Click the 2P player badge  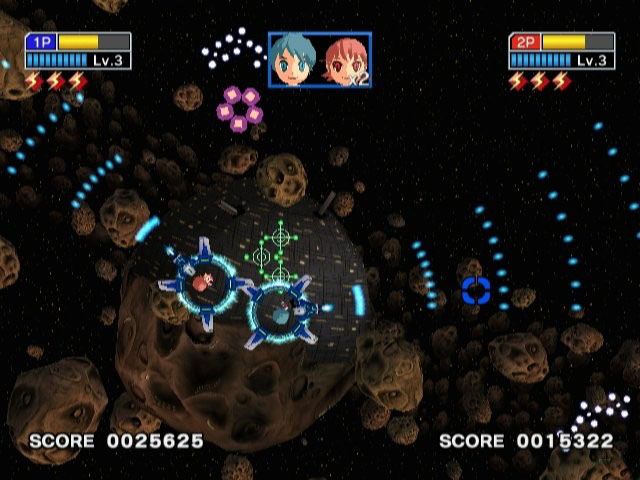tap(525, 42)
